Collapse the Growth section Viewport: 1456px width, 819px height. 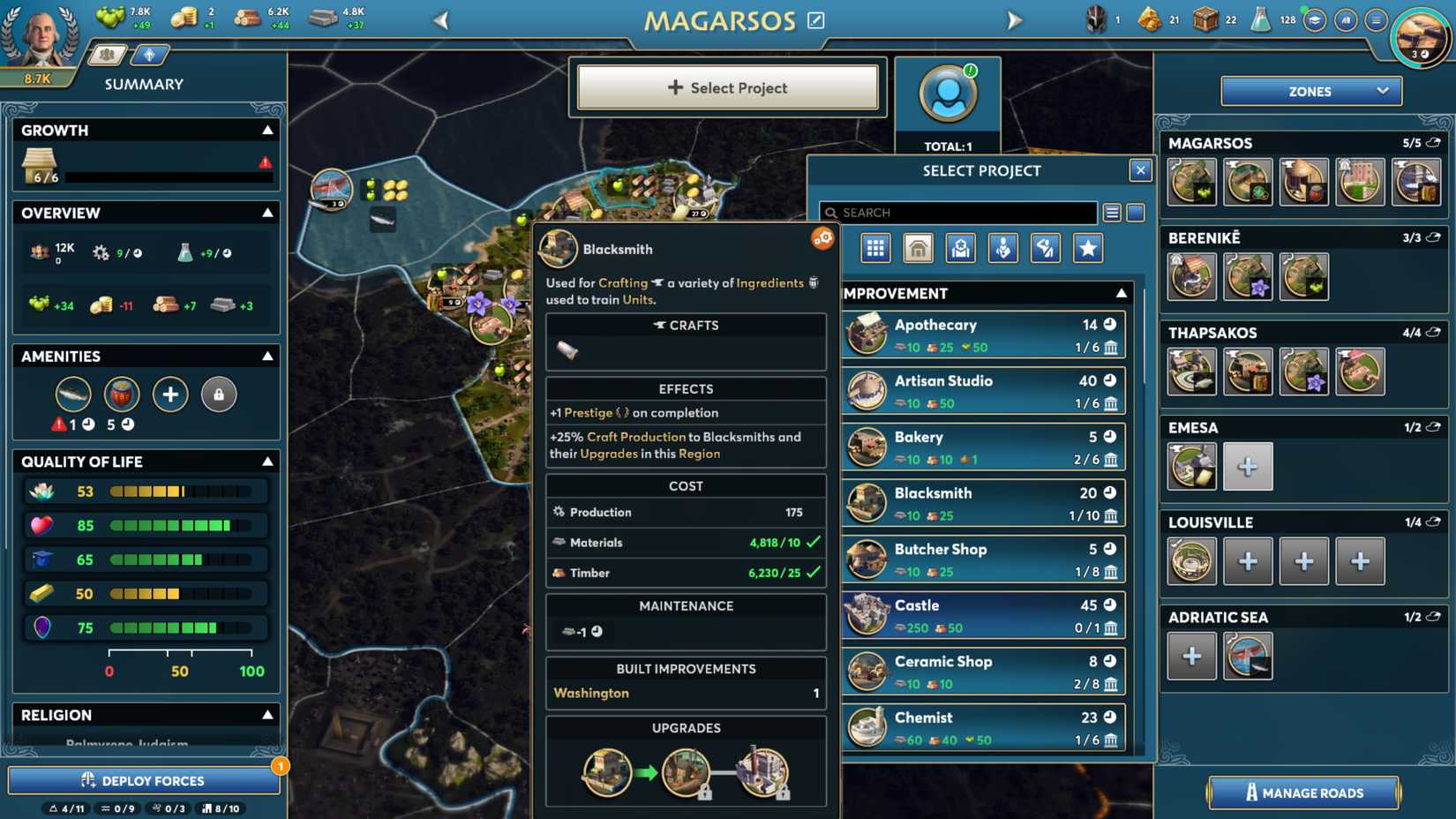[267, 129]
